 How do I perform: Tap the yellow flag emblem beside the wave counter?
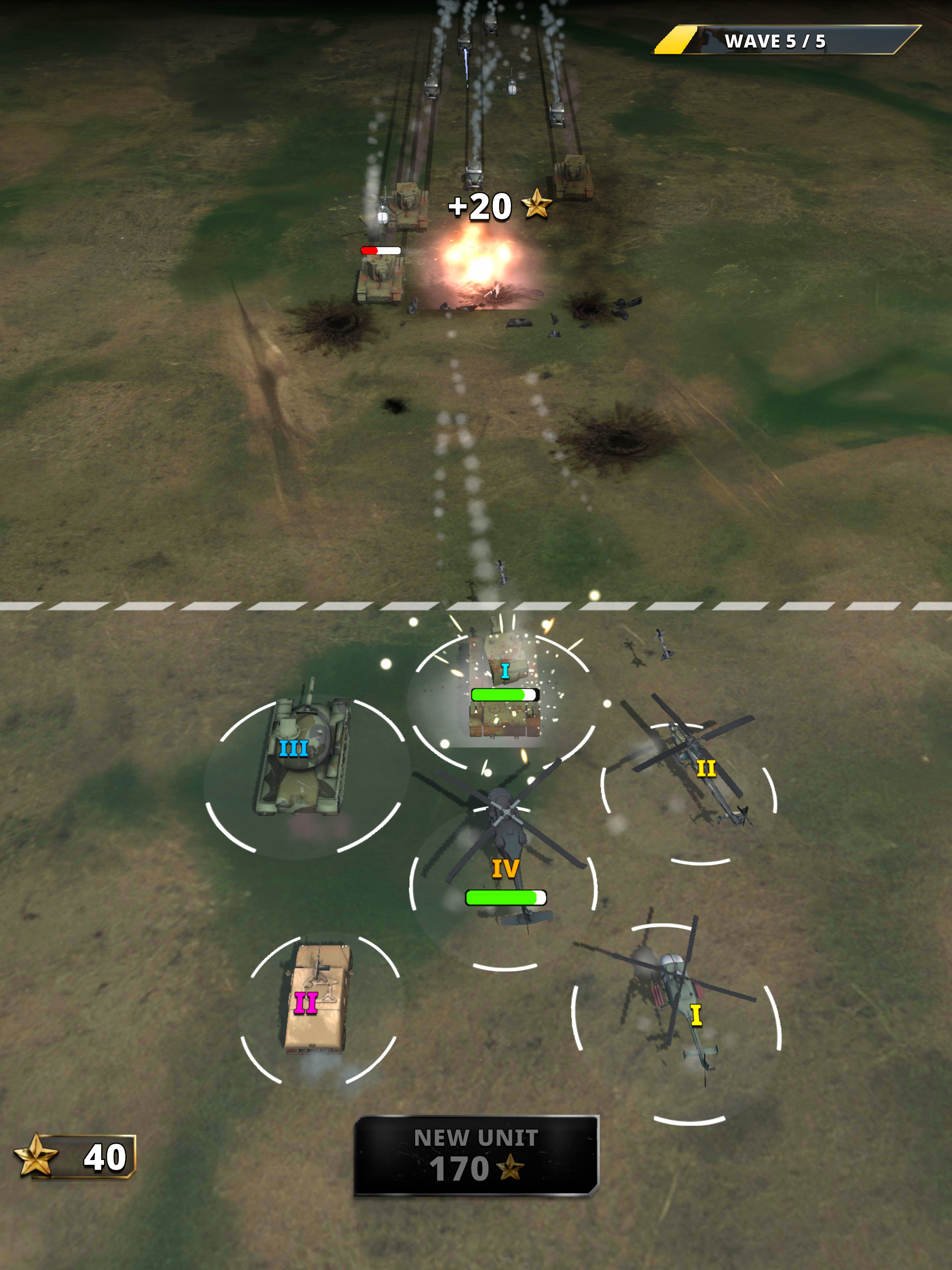(674, 40)
